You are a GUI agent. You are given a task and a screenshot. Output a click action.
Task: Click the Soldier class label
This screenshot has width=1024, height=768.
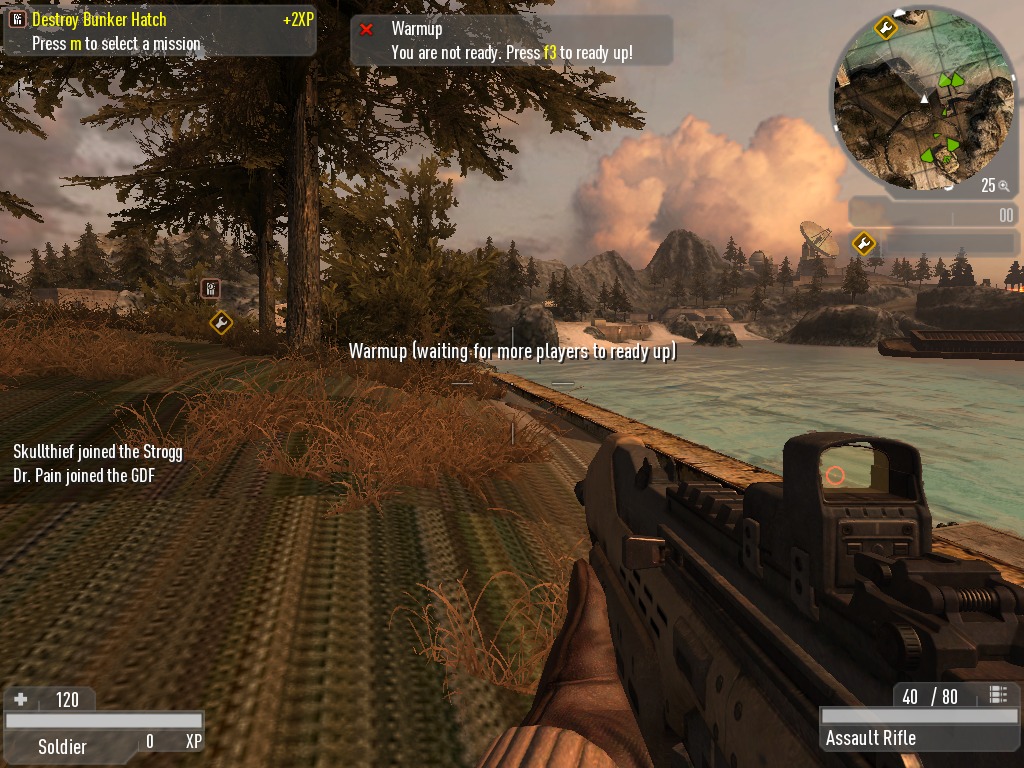(62, 746)
